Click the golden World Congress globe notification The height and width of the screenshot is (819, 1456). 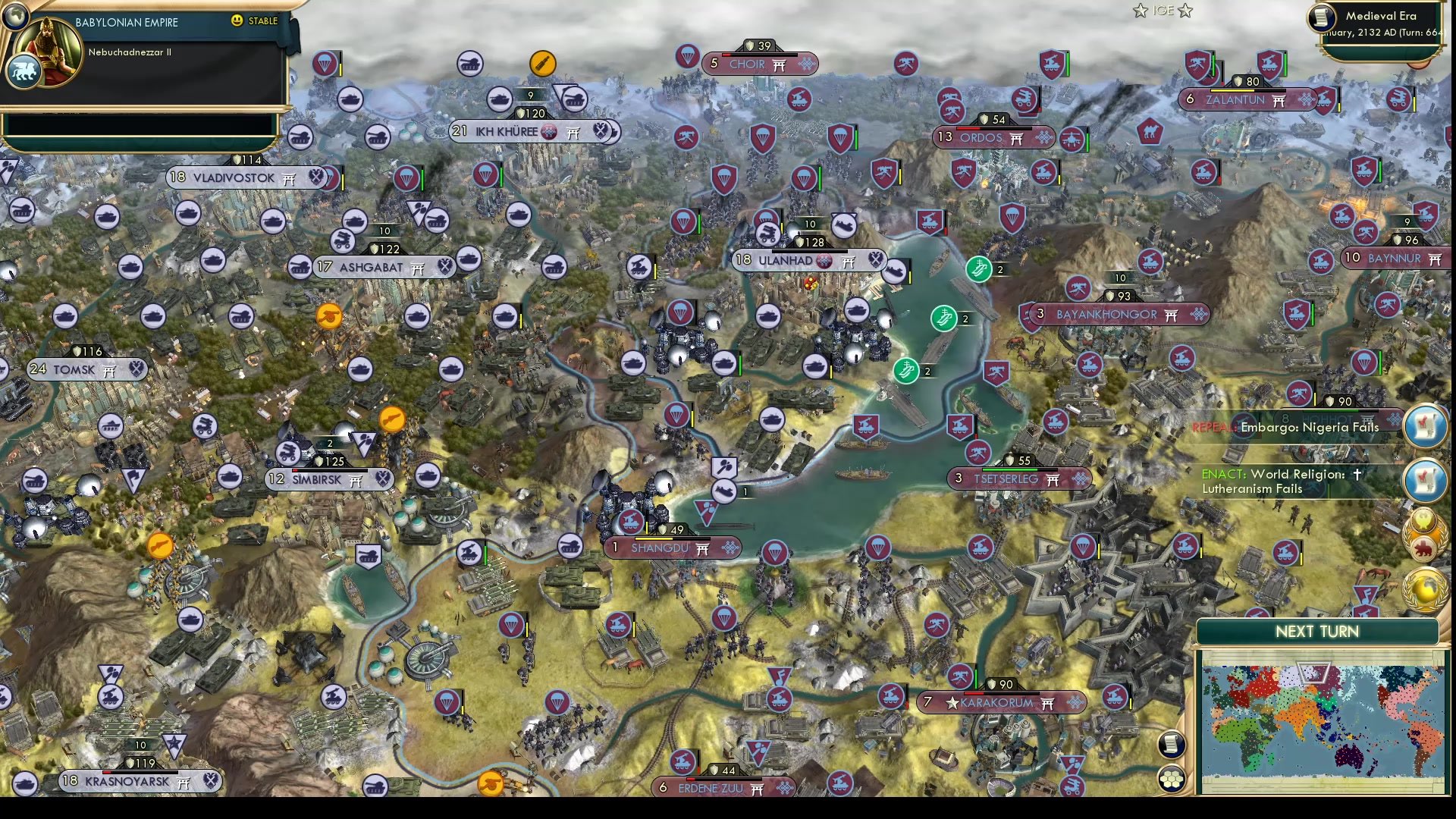(1425, 584)
